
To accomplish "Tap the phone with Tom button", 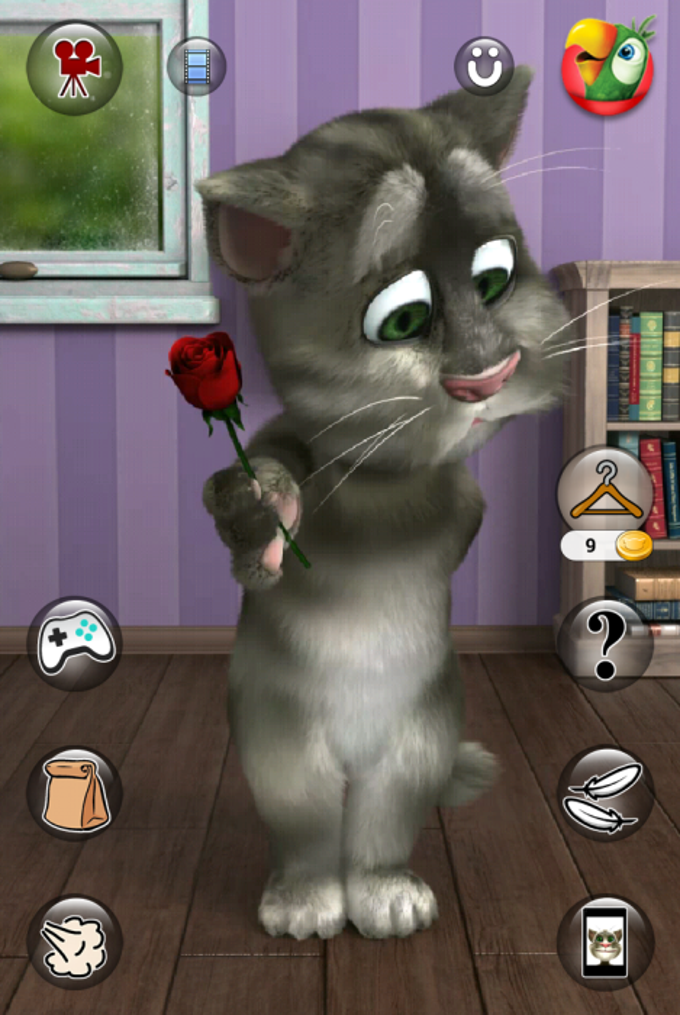I will [x=605, y=941].
